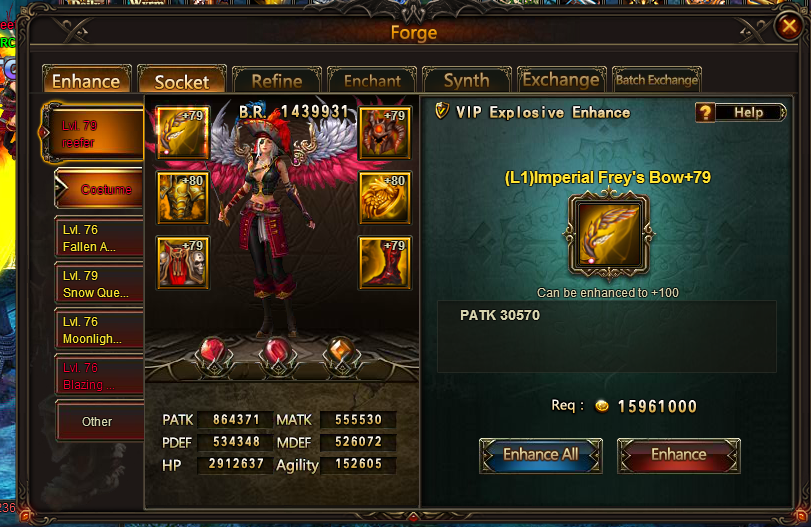Screen dimensions: 811x527
Task: Pick the Lvl. 79 Snow Que... entry
Action: (99, 284)
